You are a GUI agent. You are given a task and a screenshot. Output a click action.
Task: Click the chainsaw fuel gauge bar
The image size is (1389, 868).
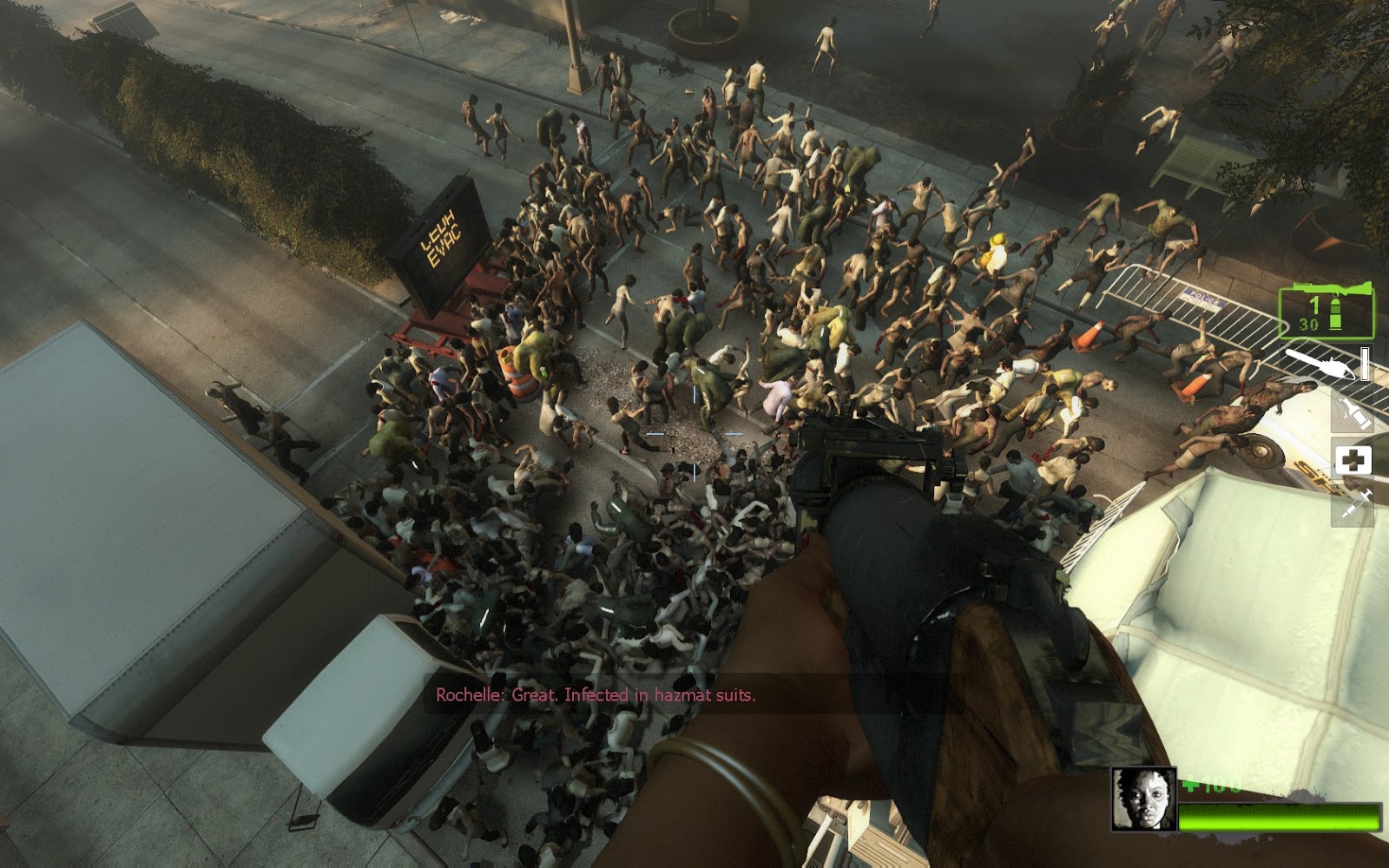point(1364,365)
